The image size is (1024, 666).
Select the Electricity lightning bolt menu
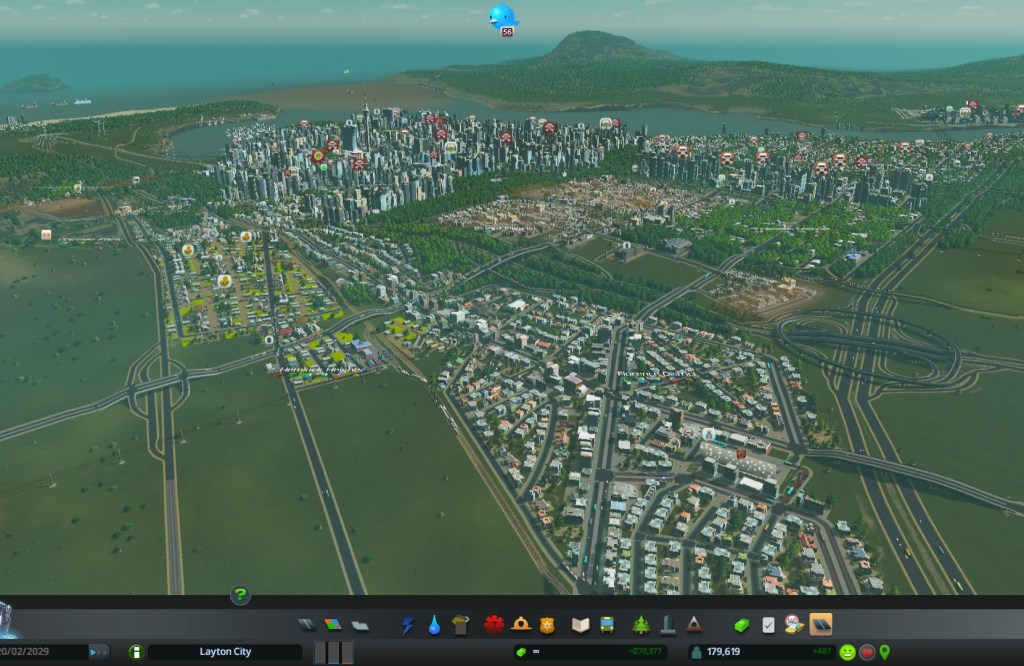408,625
